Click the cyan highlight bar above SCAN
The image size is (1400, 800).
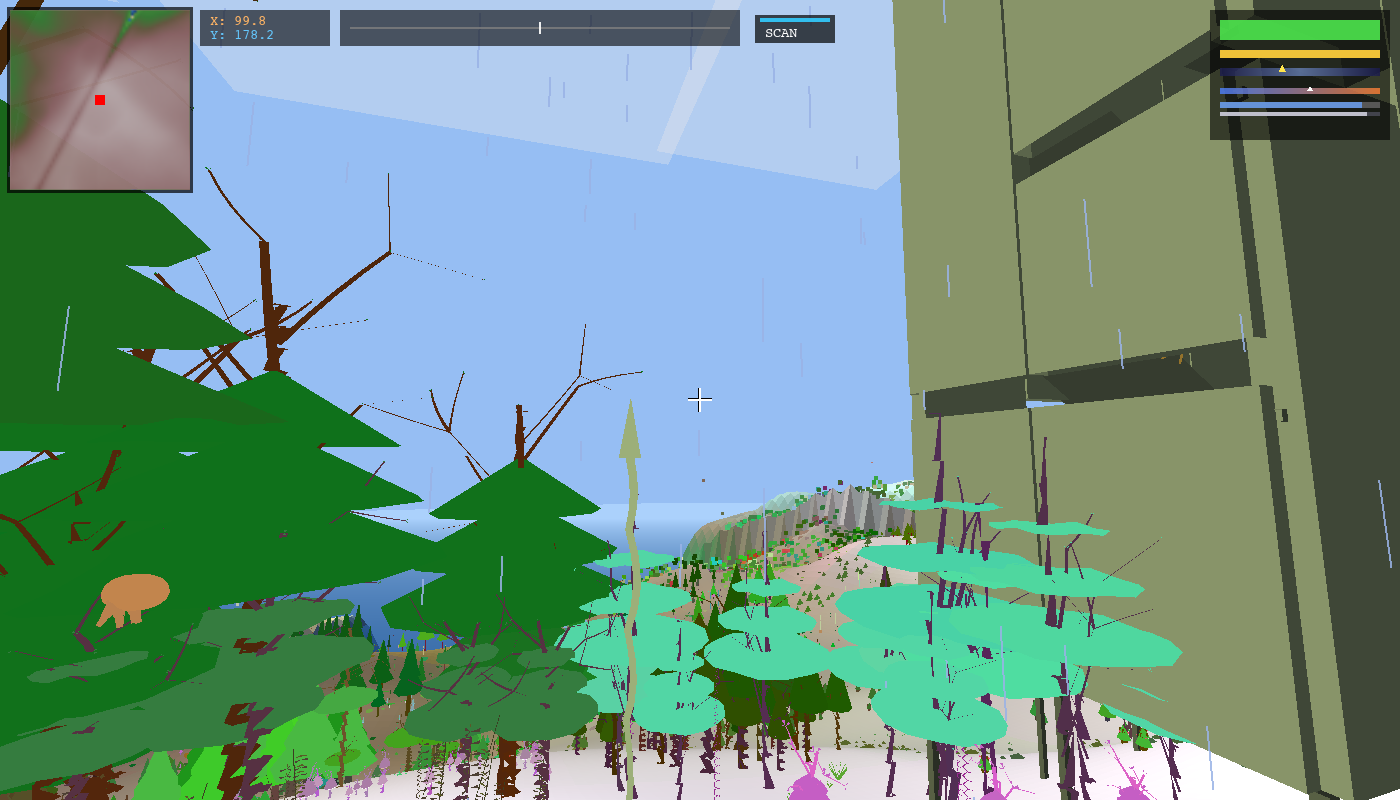click(793, 18)
